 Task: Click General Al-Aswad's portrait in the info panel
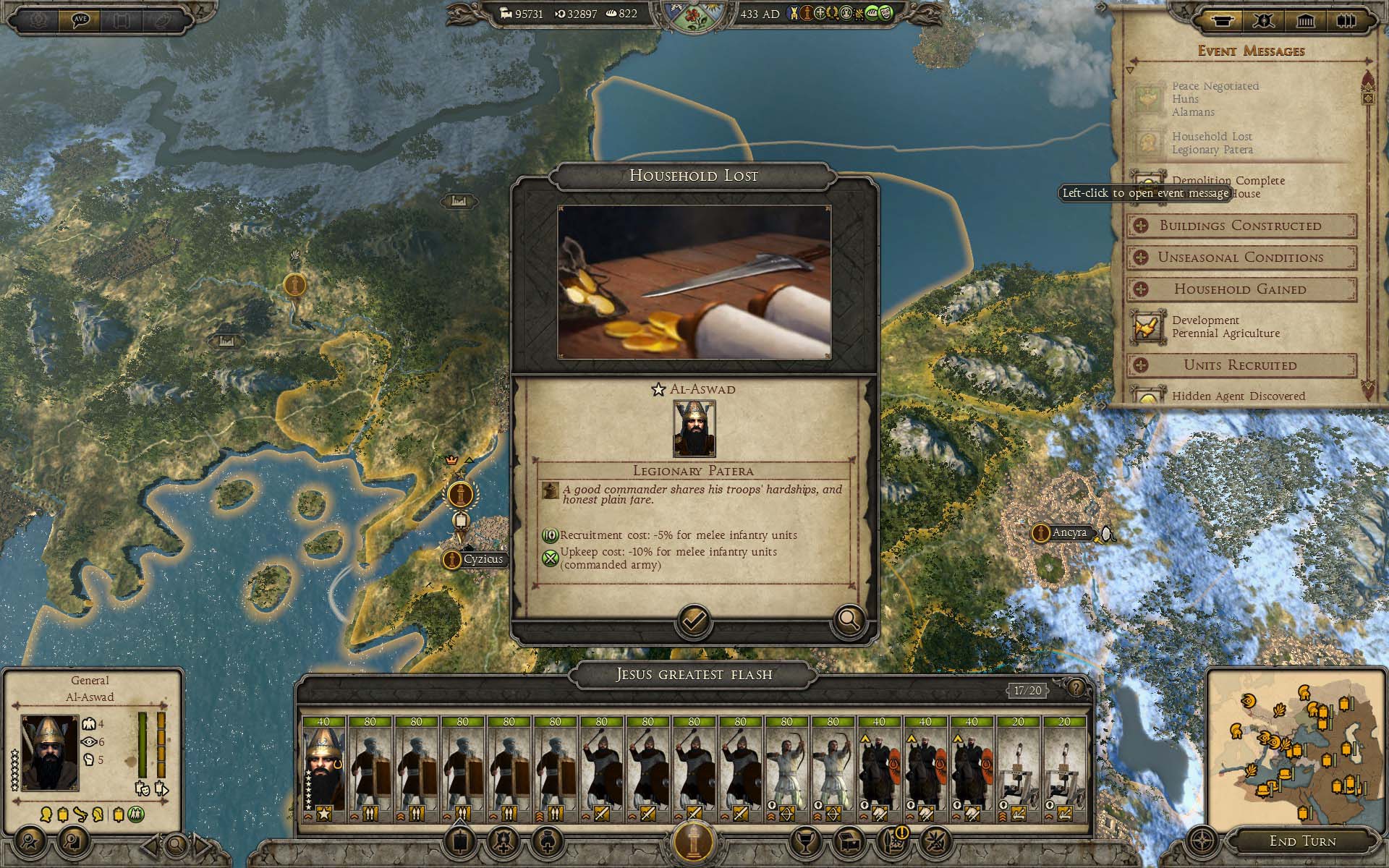pos(49,752)
